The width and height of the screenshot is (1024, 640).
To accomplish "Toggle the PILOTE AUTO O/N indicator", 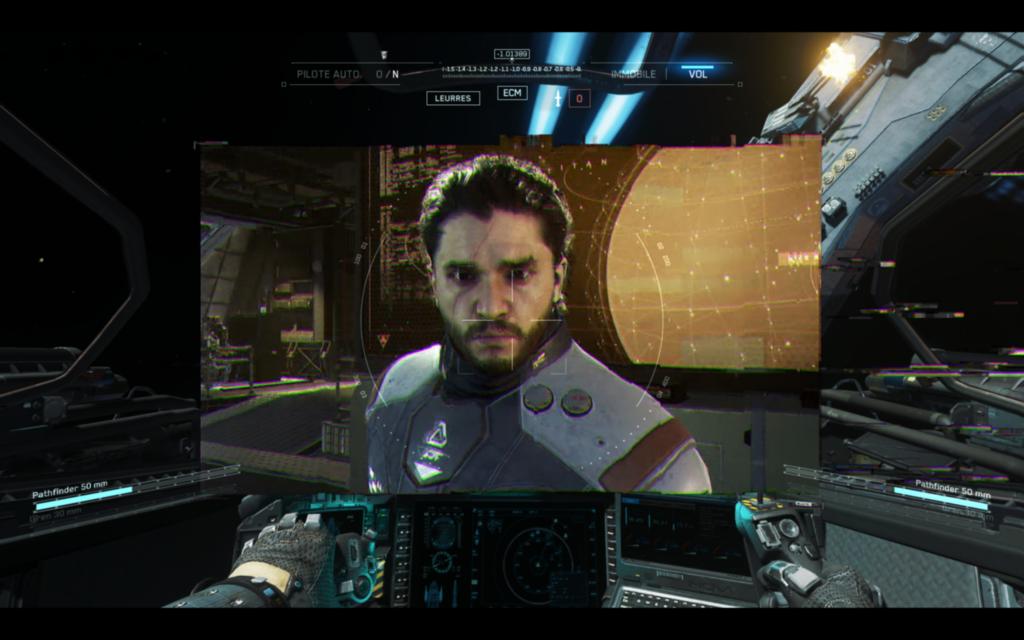I will pyautogui.click(x=386, y=74).
